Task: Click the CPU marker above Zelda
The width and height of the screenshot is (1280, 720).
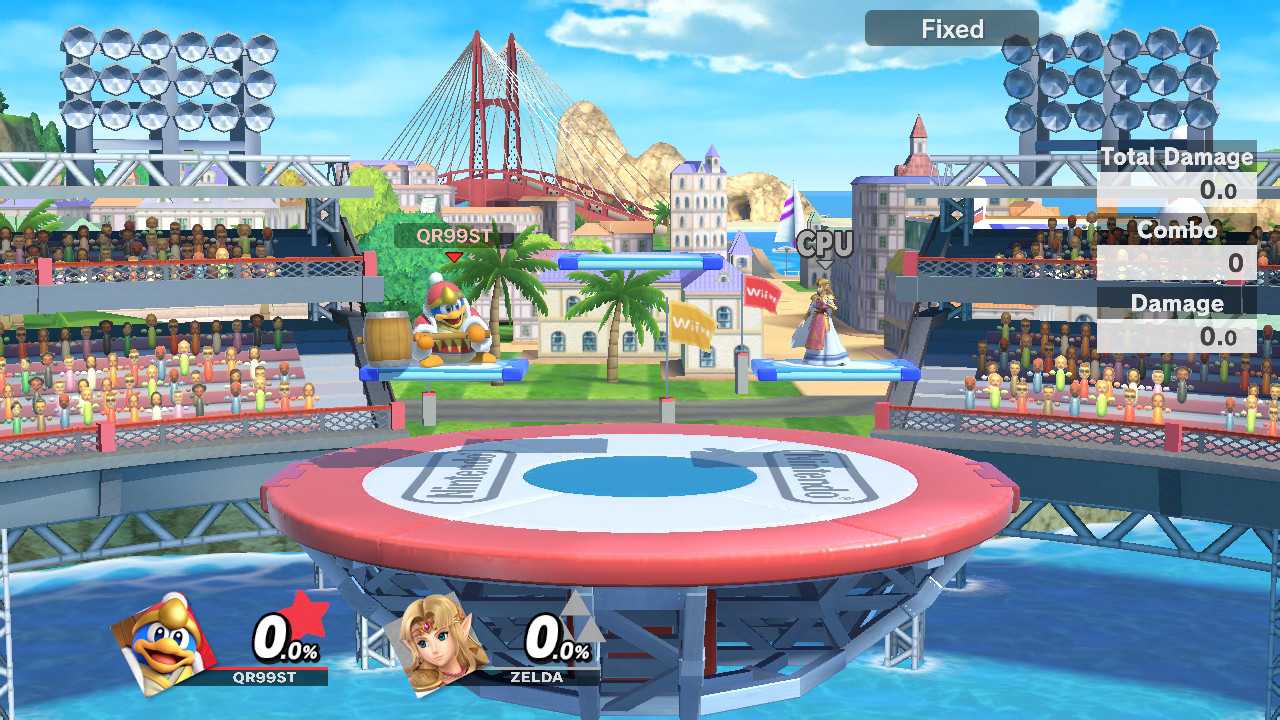Action: click(x=825, y=244)
